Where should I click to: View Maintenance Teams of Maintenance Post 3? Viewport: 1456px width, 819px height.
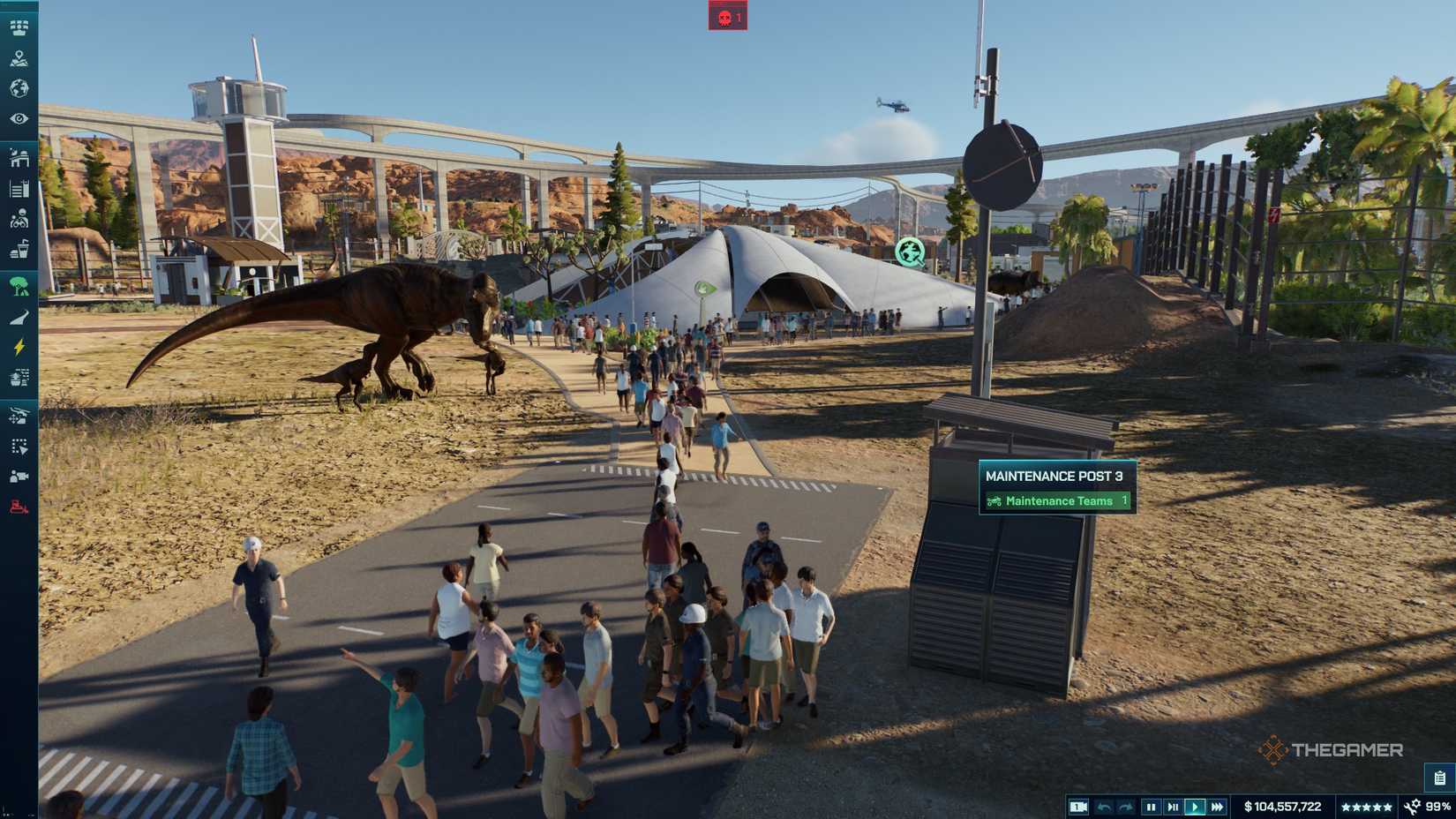[x=1056, y=500]
